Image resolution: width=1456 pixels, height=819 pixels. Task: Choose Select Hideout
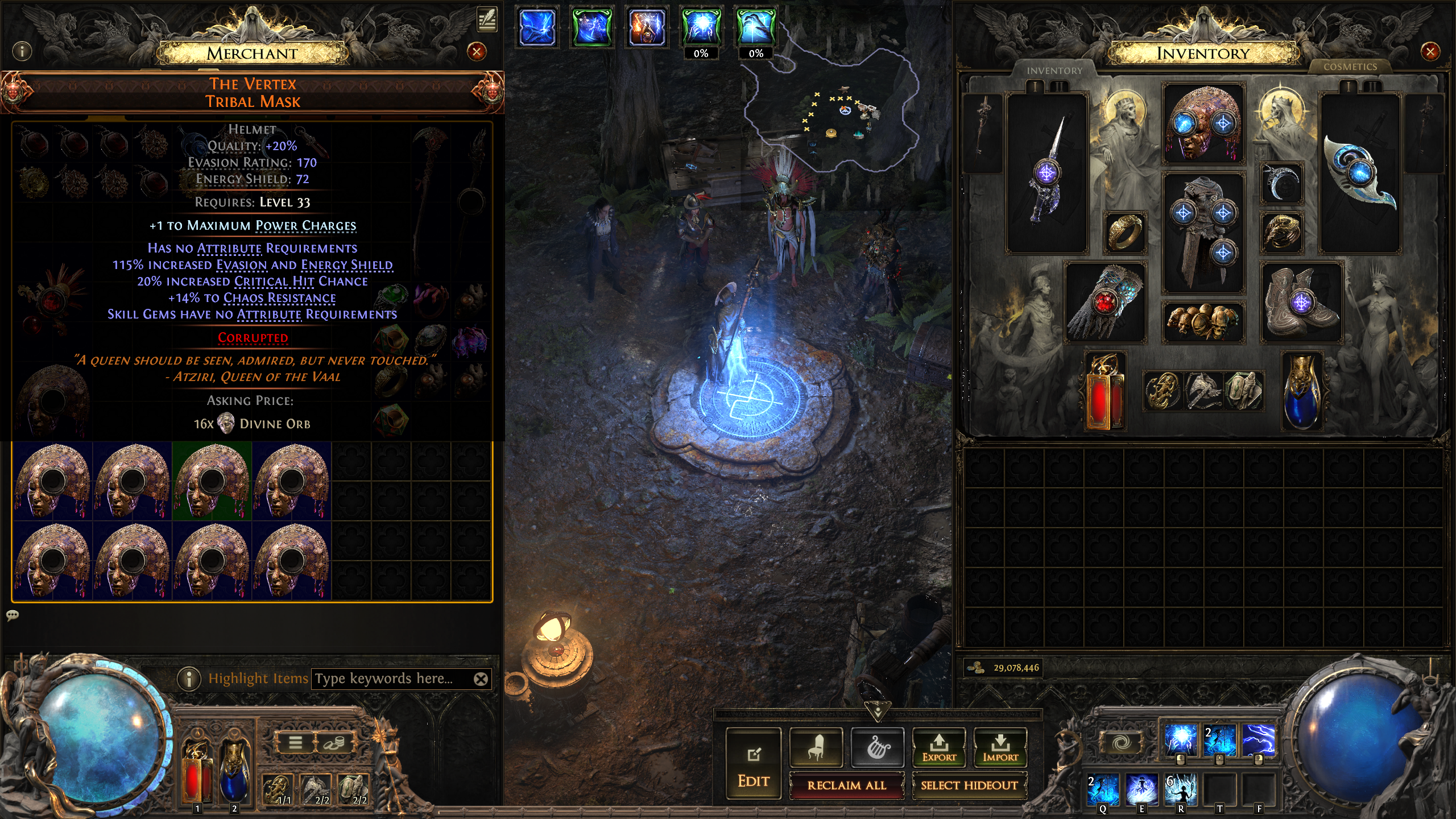click(x=969, y=785)
